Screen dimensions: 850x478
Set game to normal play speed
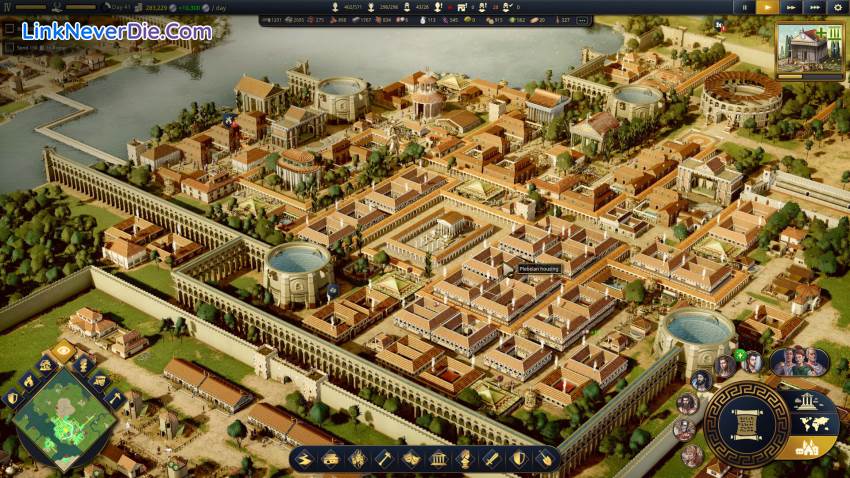[x=767, y=6]
